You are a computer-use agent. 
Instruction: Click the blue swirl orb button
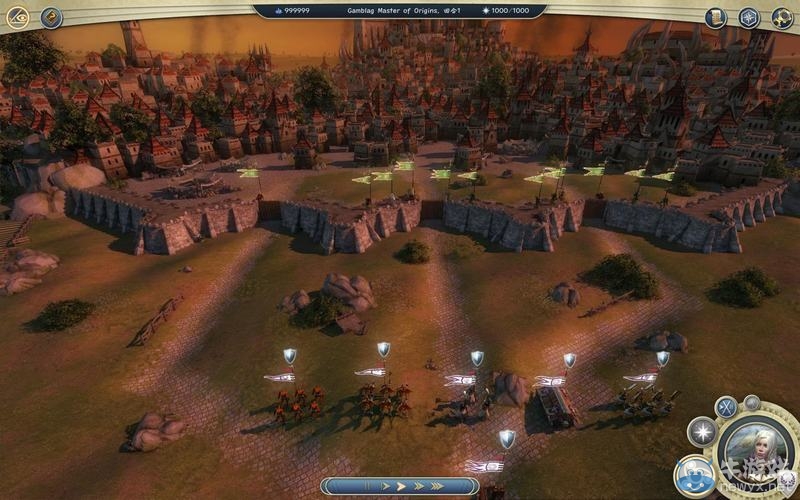pos(692,473)
